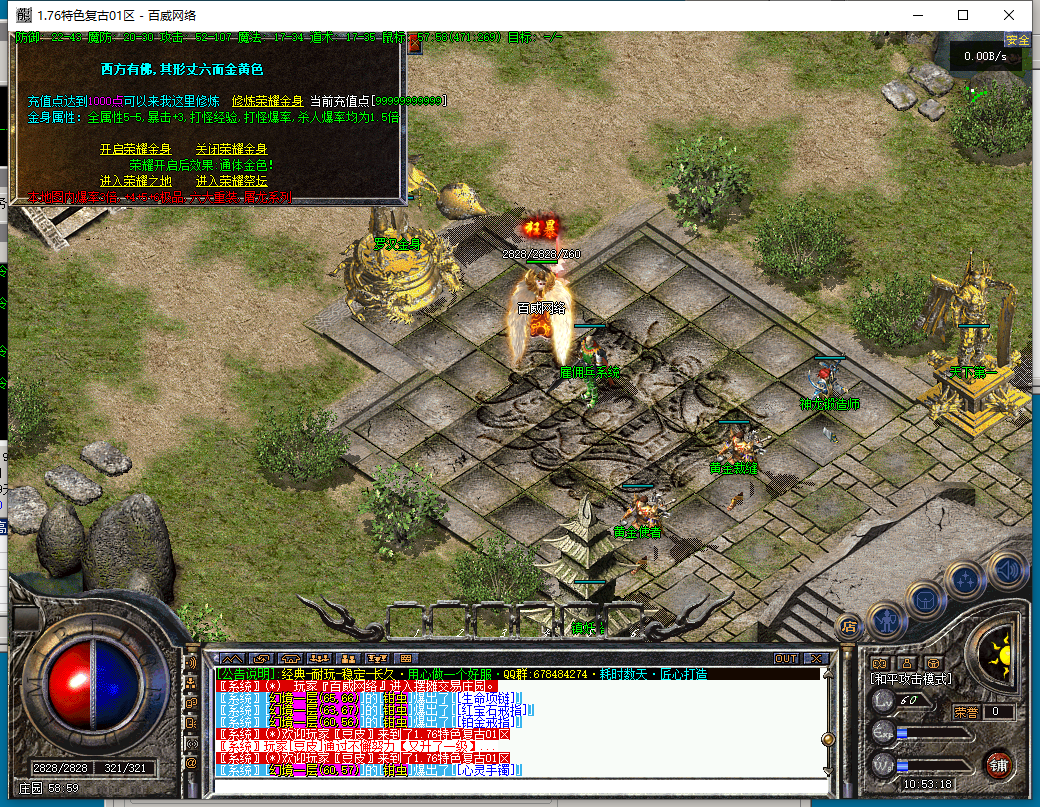
Task: Open the bag inventory round button
Action: click(x=926, y=600)
